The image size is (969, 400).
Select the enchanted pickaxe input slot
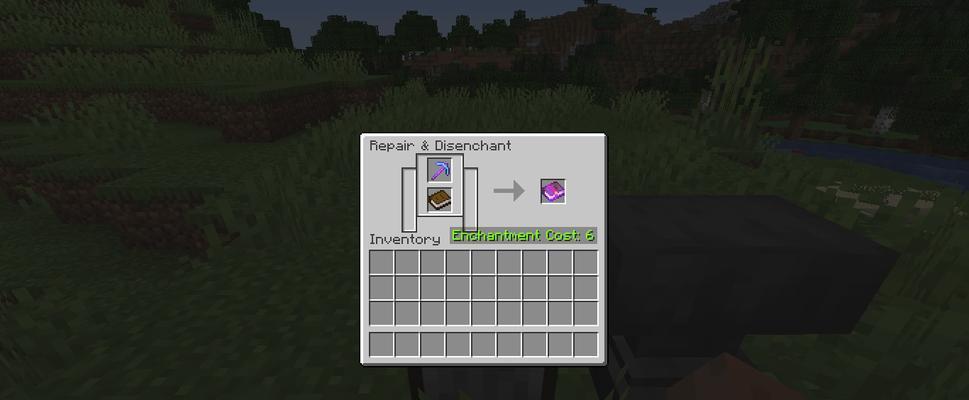coord(440,170)
